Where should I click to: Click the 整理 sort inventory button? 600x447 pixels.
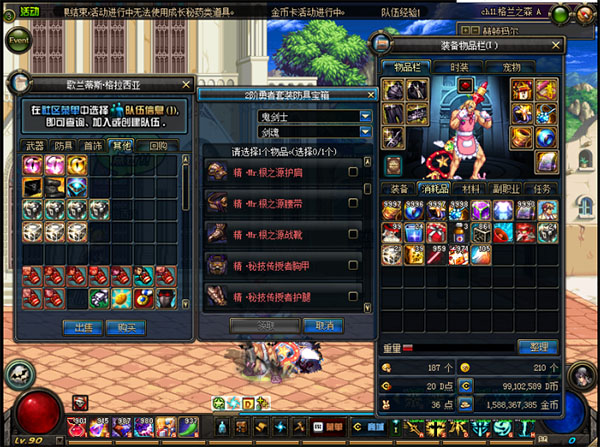(x=537, y=346)
